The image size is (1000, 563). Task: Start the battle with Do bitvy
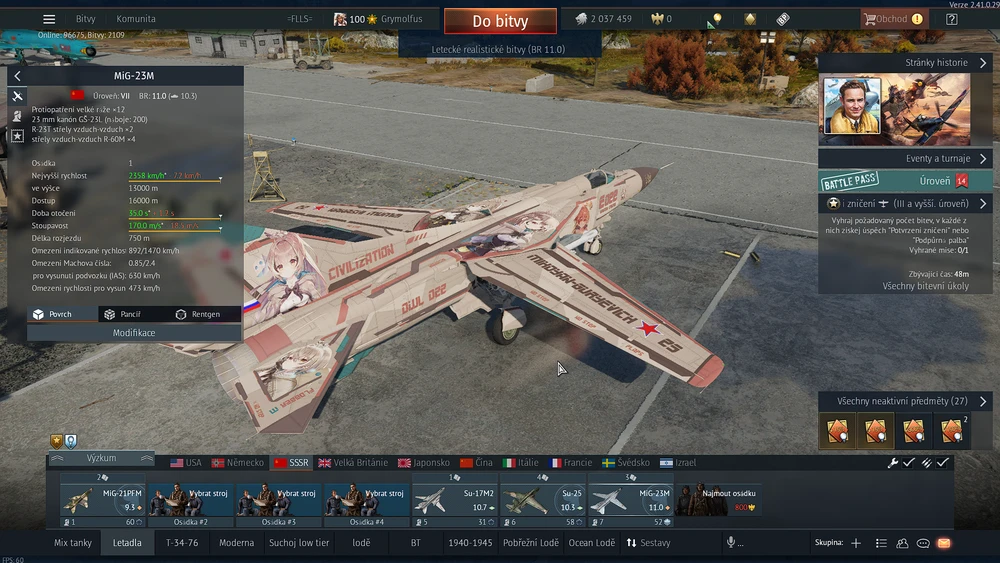coord(500,21)
